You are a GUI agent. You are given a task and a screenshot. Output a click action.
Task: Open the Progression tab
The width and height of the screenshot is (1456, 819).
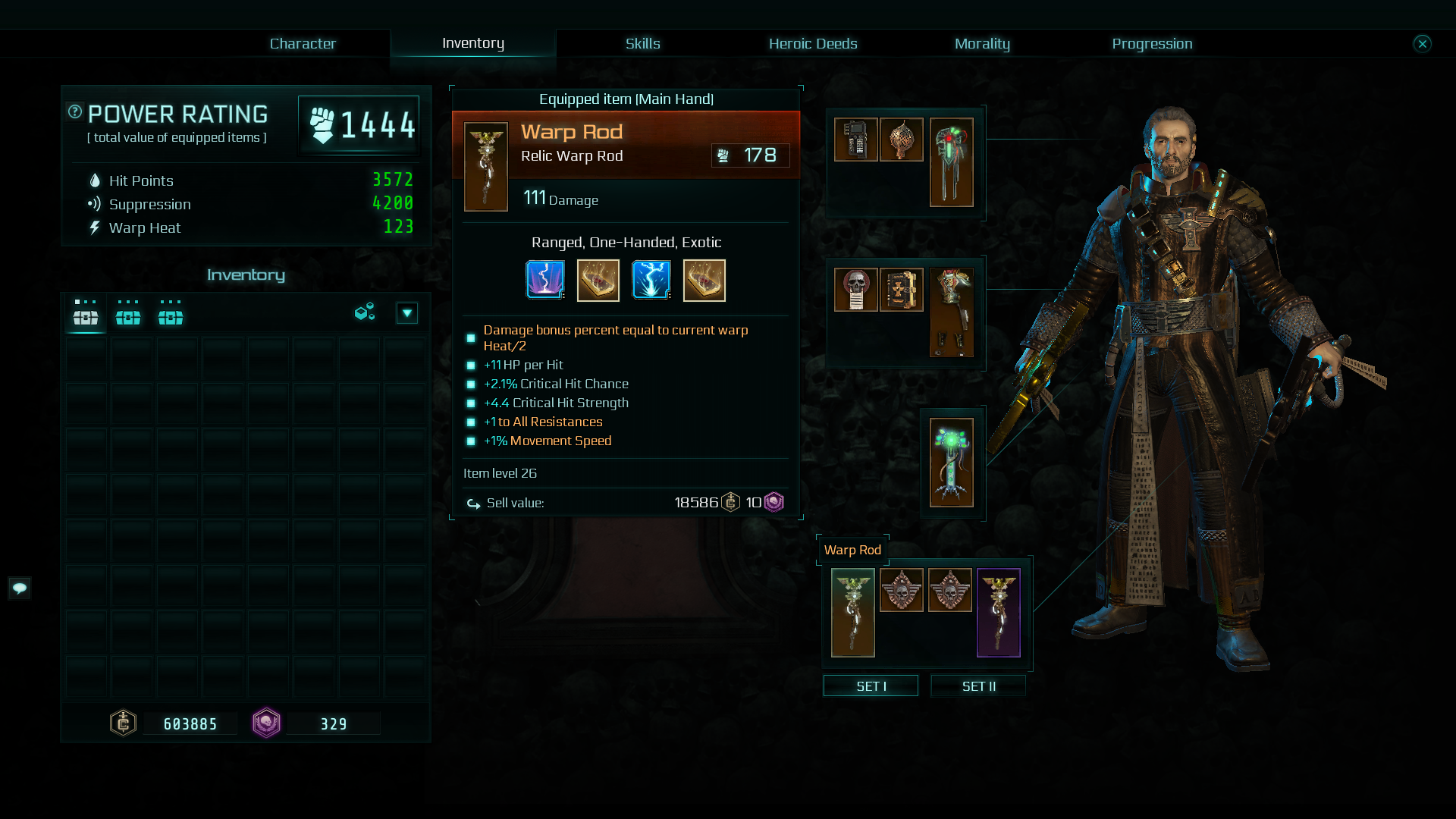click(x=1151, y=43)
